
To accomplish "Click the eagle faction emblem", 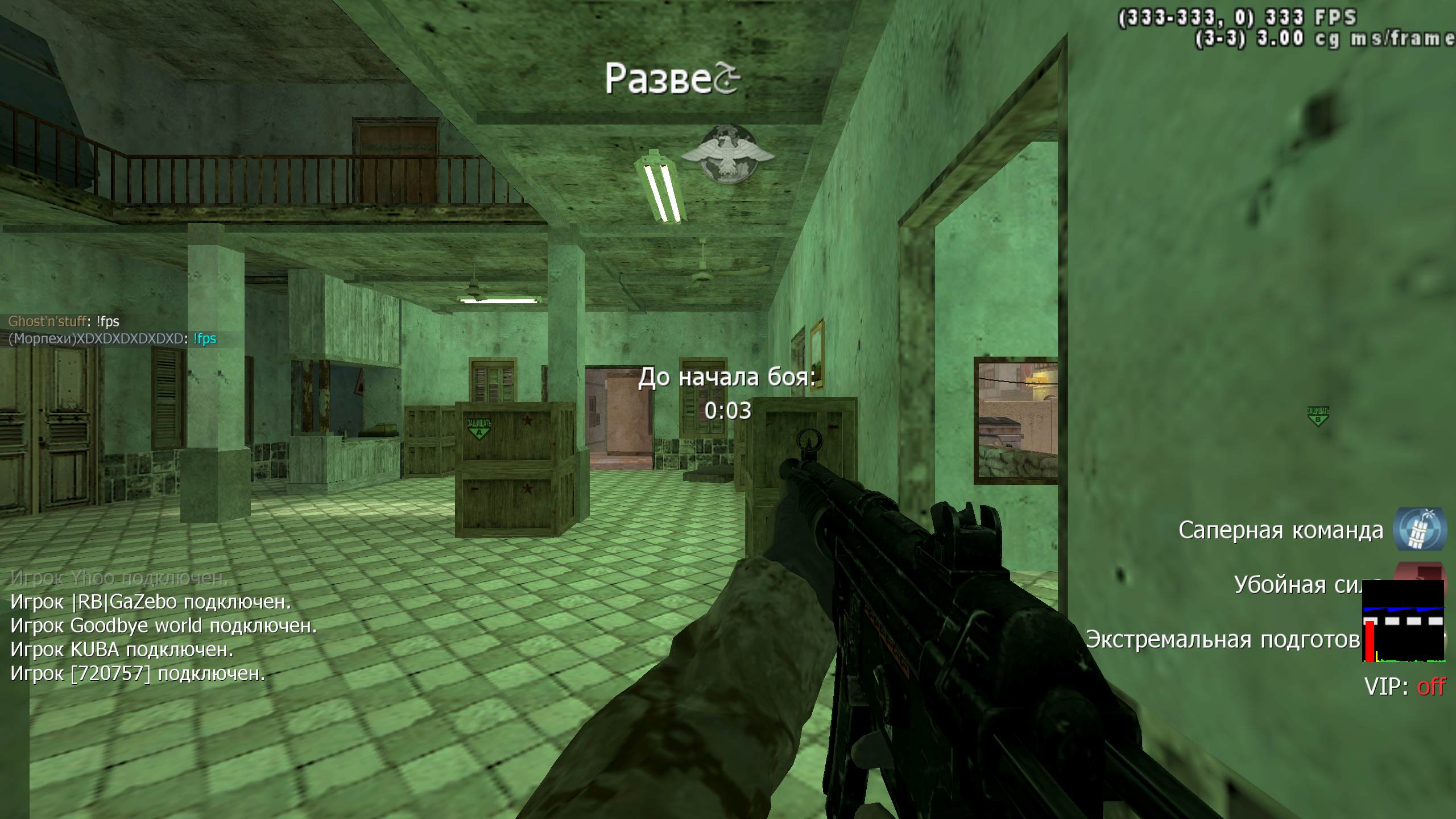I will 727,154.
